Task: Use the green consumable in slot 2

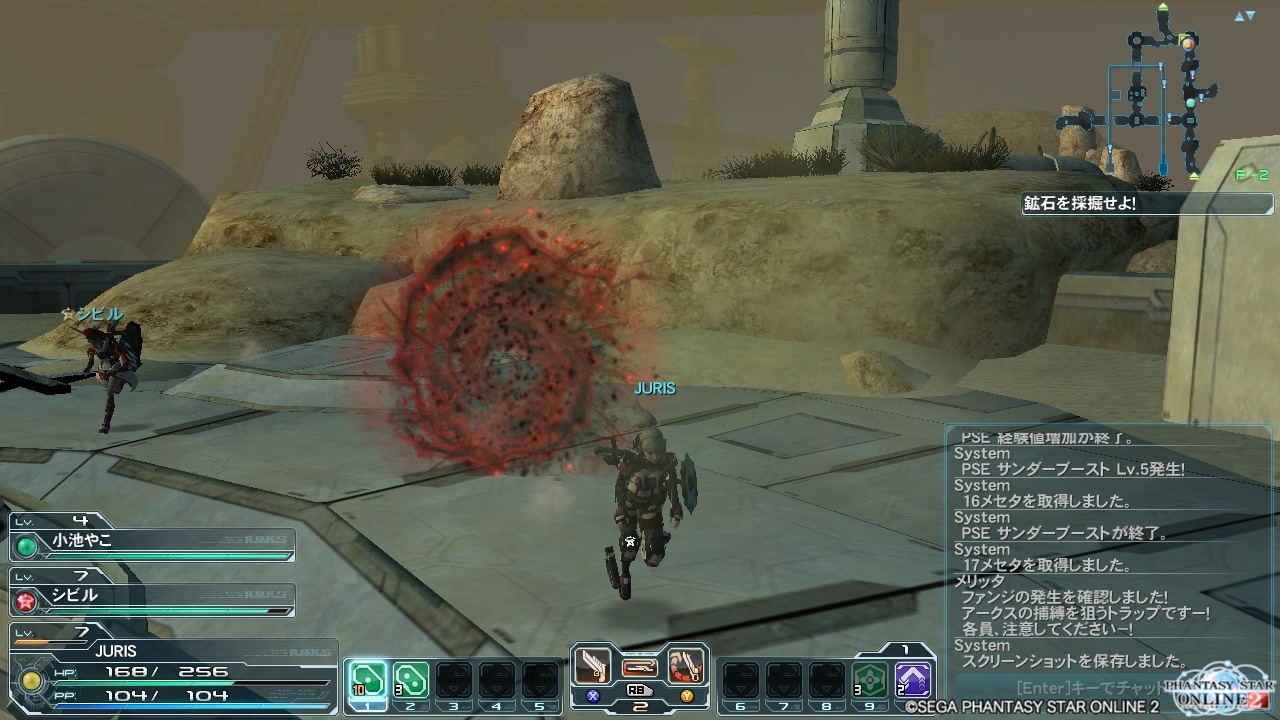Action: 410,680
